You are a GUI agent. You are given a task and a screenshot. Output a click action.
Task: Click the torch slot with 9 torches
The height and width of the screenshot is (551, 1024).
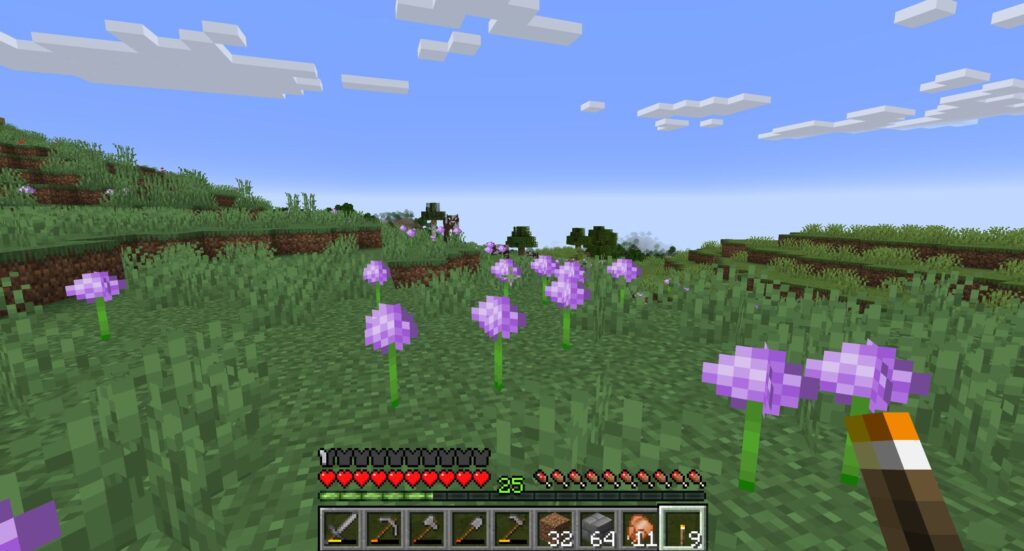point(685,528)
